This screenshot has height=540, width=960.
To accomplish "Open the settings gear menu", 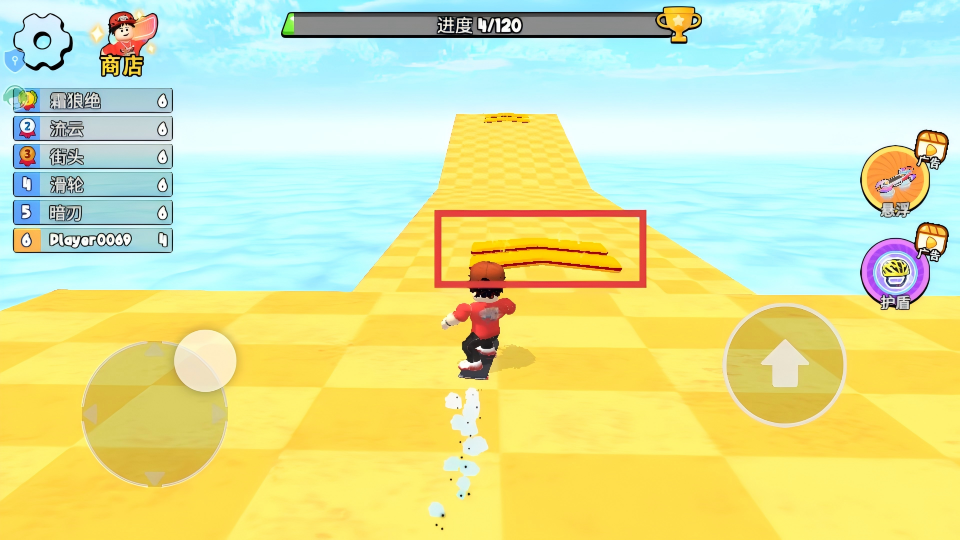I will [42, 41].
